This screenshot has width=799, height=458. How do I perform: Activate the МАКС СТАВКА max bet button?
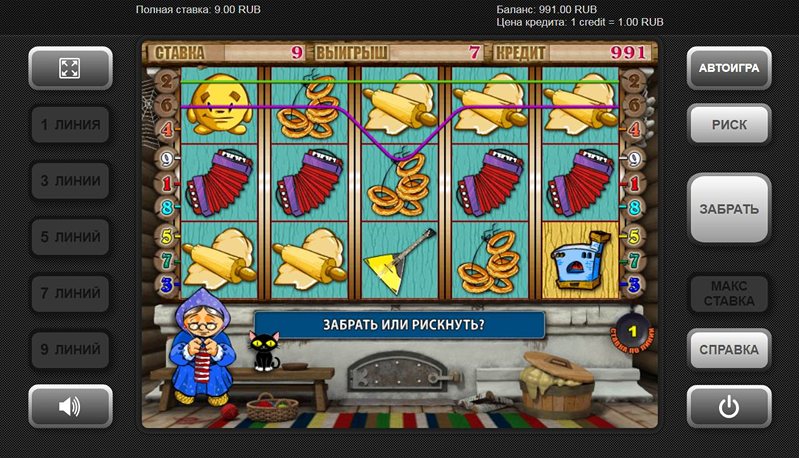[x=728, y=293]
